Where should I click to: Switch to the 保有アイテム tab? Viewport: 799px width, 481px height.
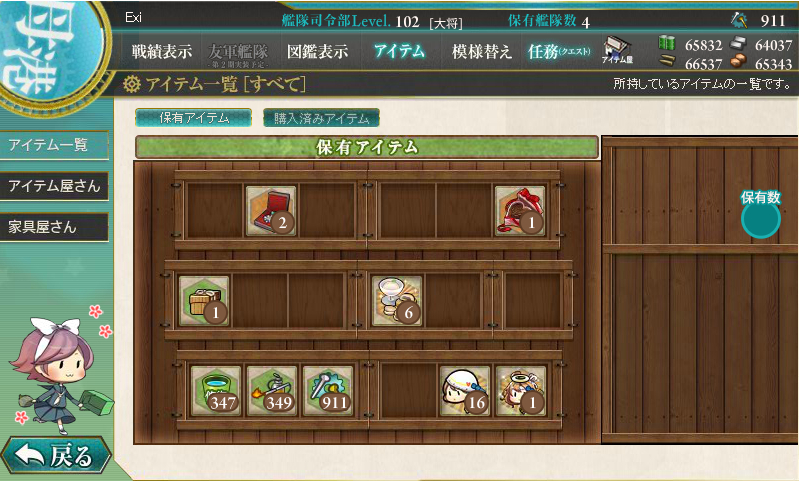point(194,118)
